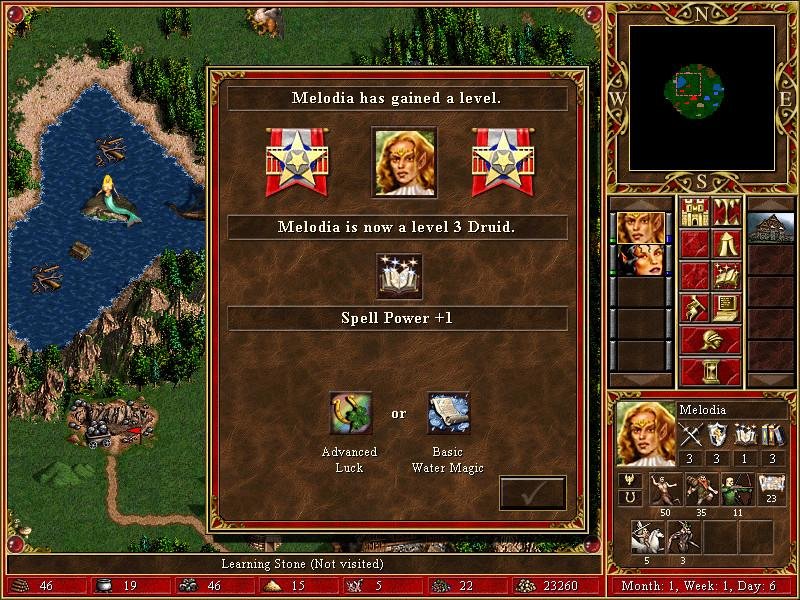Select Melodia's portrait in the level-up dialog
This screenshot has height=600, width=800.
pyautogui.click(x=404, y=162)
